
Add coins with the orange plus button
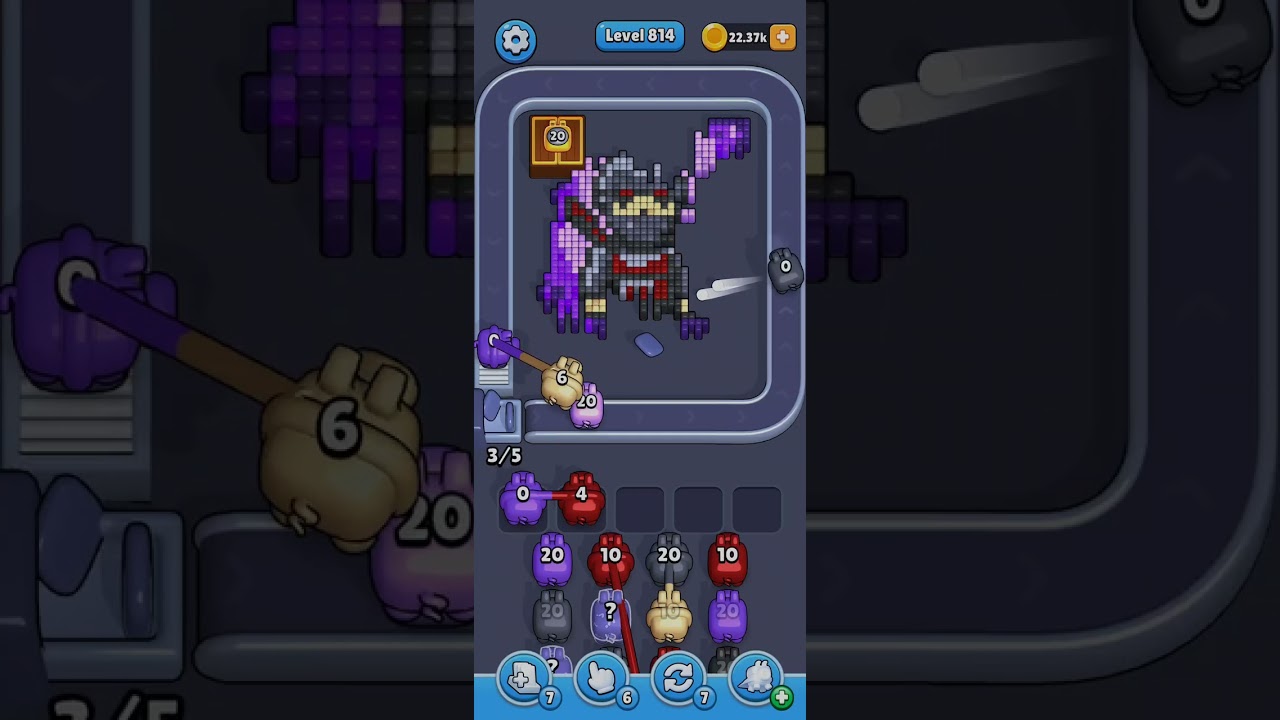tap(783, 37)
